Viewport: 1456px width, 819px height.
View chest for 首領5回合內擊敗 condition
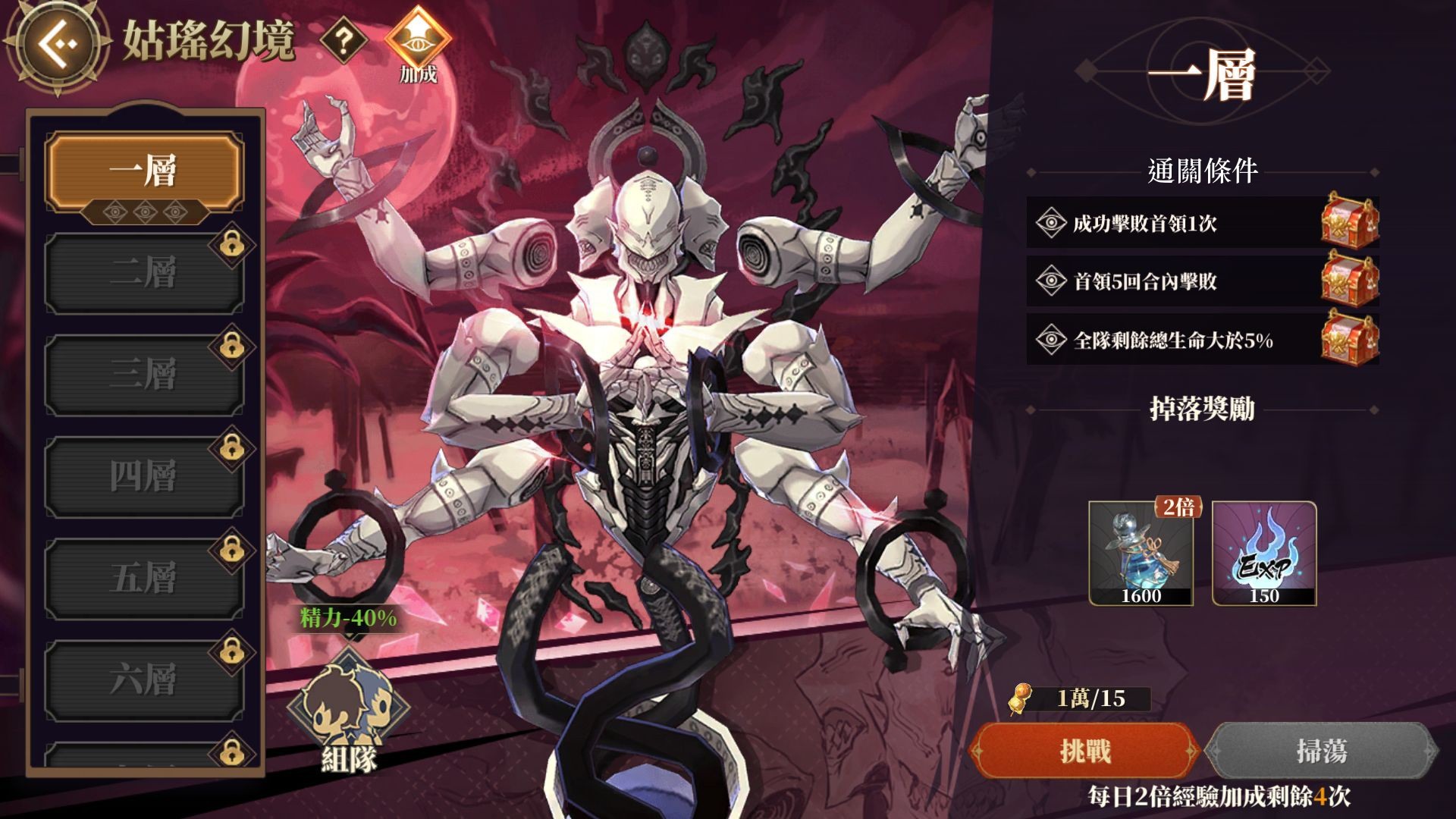click(x=1349, y=280)
